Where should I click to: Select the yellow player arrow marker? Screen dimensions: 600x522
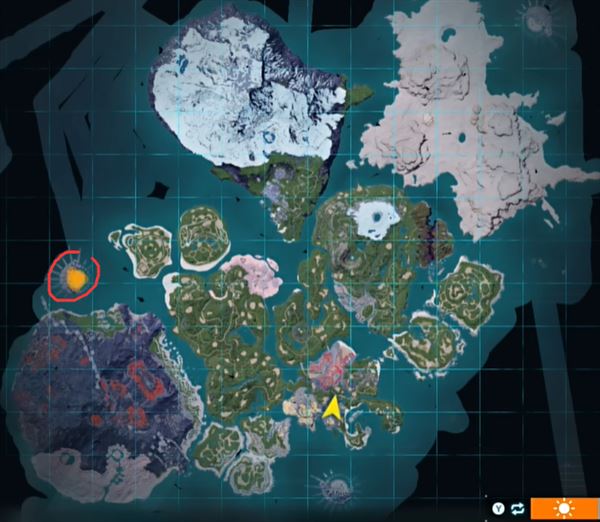331,408
